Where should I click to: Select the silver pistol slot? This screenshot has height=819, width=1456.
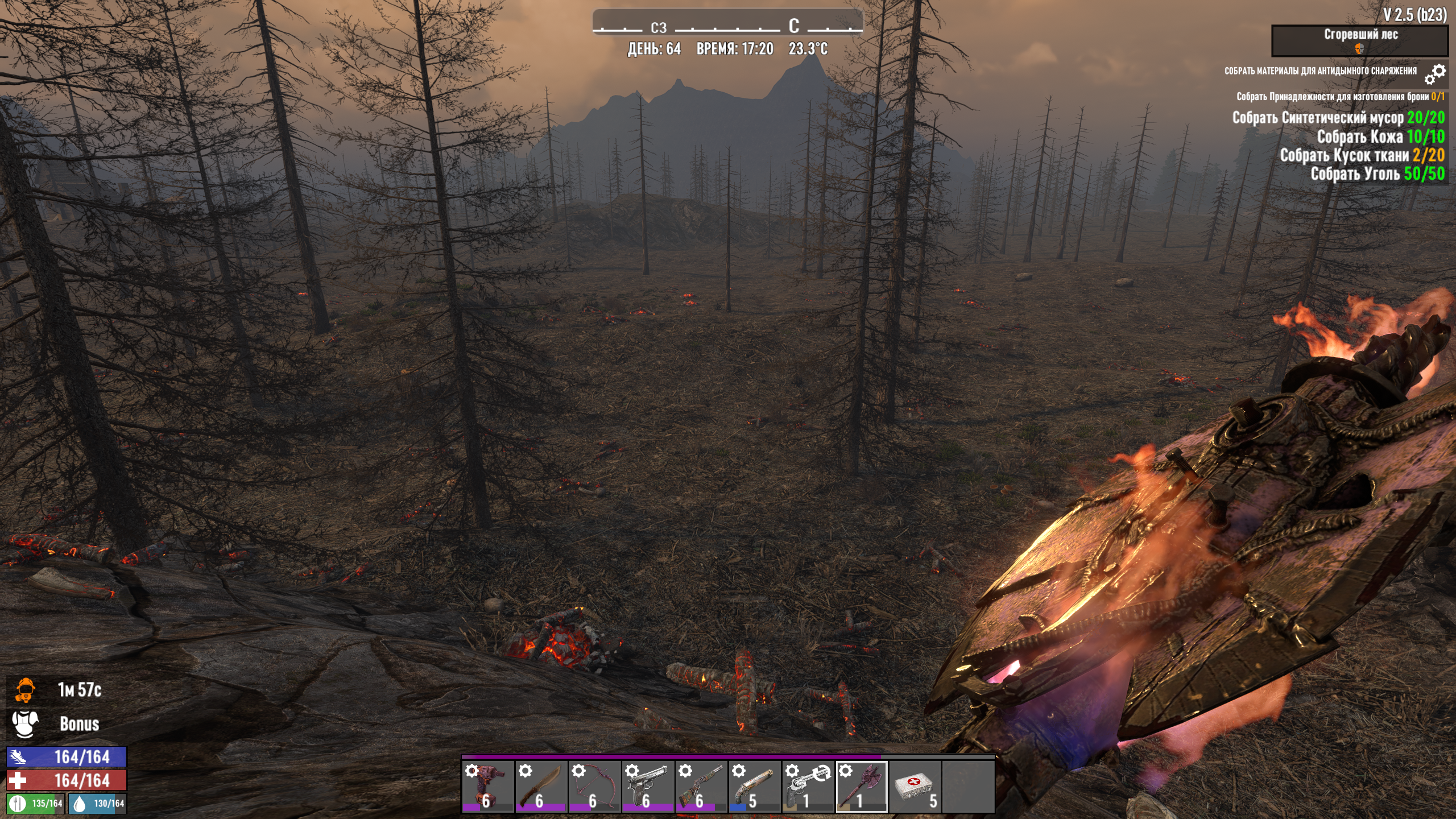coord(648,787)
